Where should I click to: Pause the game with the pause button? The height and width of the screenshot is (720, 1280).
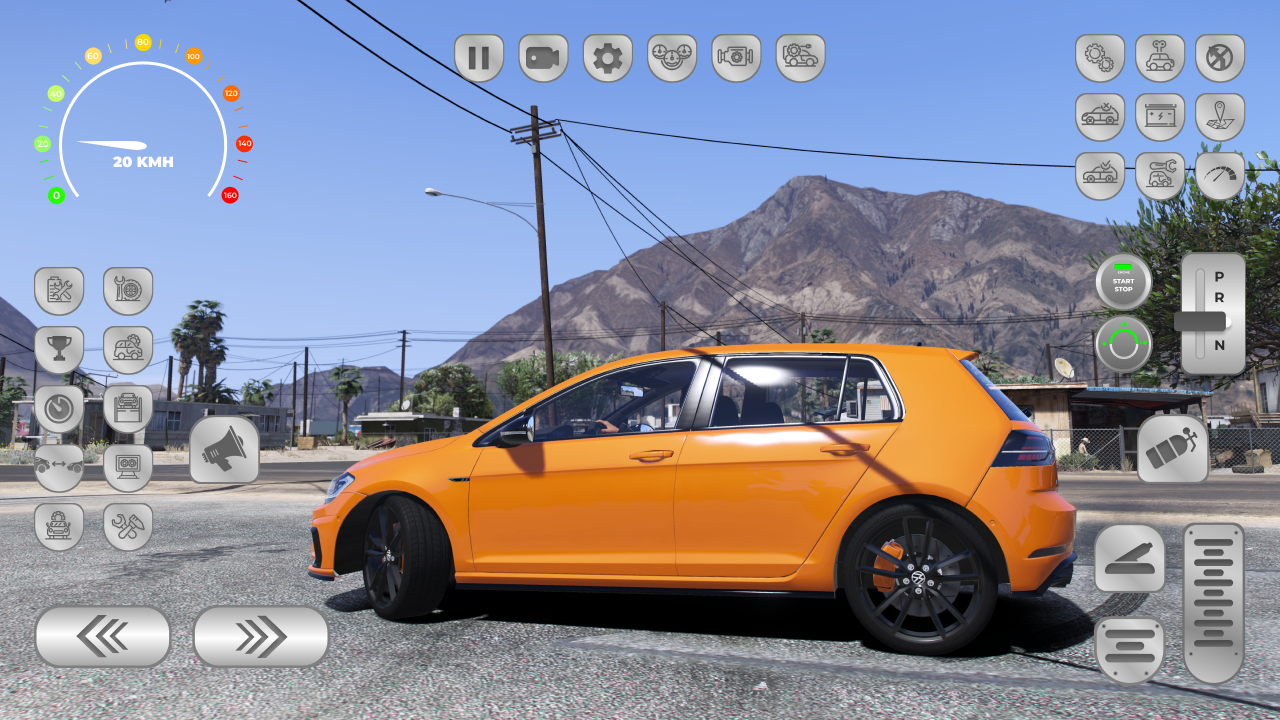pyautogui.click(x=479, y=58)
